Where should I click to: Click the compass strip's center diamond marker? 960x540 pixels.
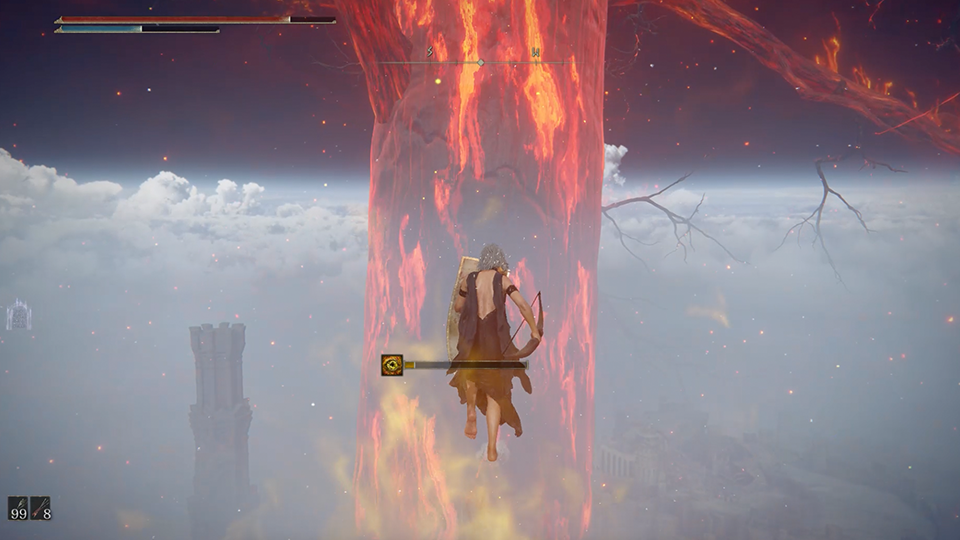(480, 62)
